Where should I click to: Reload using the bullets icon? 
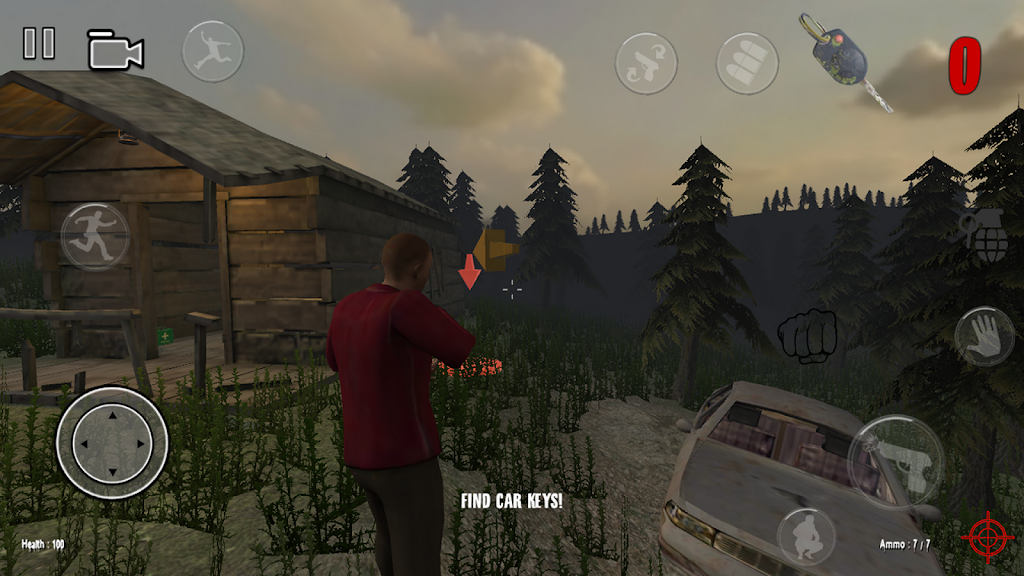(x=747, y=64)
